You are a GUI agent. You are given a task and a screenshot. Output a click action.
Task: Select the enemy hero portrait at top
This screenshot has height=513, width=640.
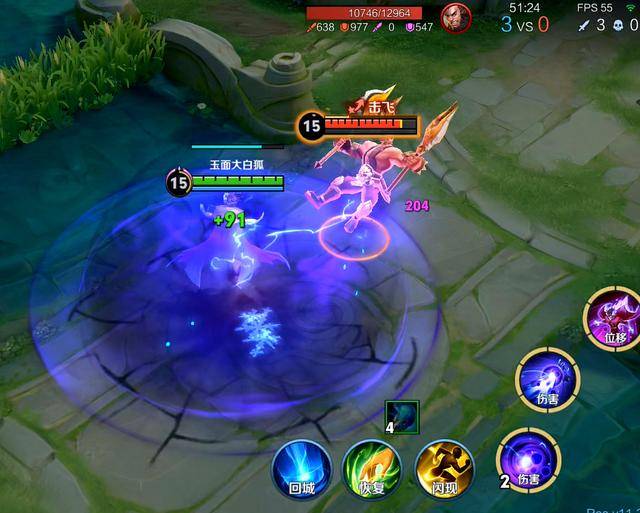coord(457,19)
